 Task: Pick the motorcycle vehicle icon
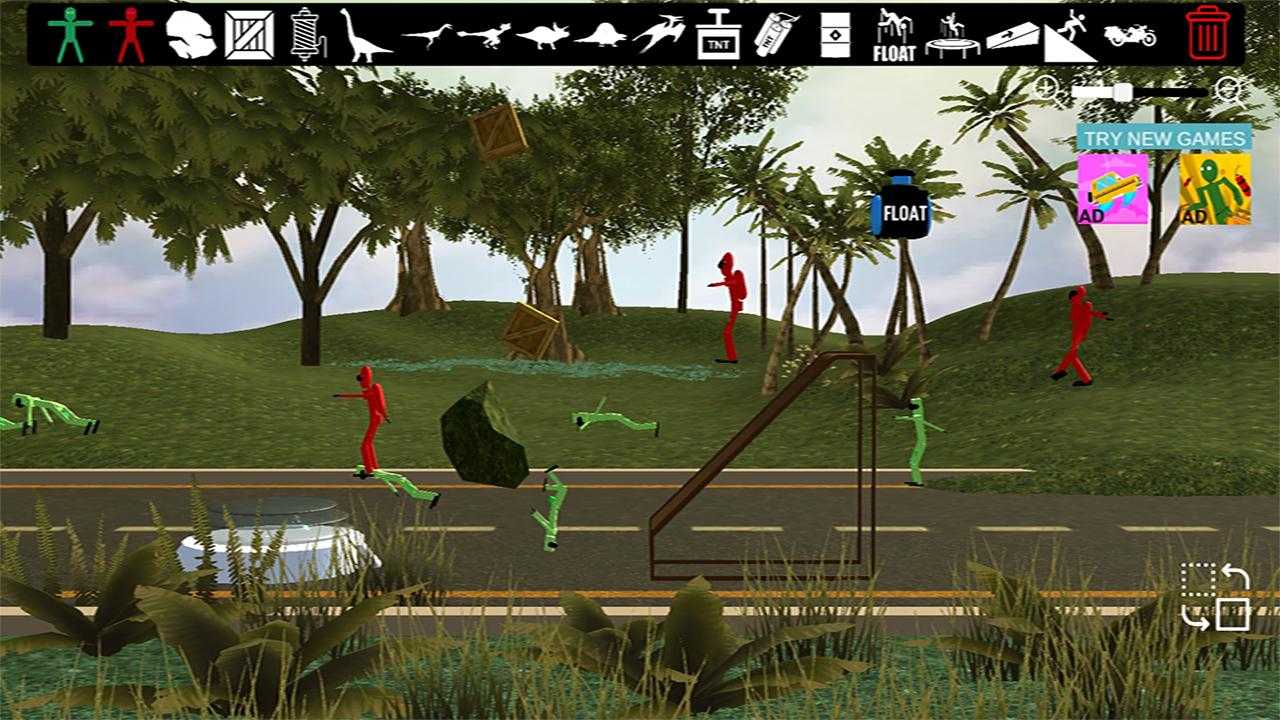click(x=1130, y=35)
